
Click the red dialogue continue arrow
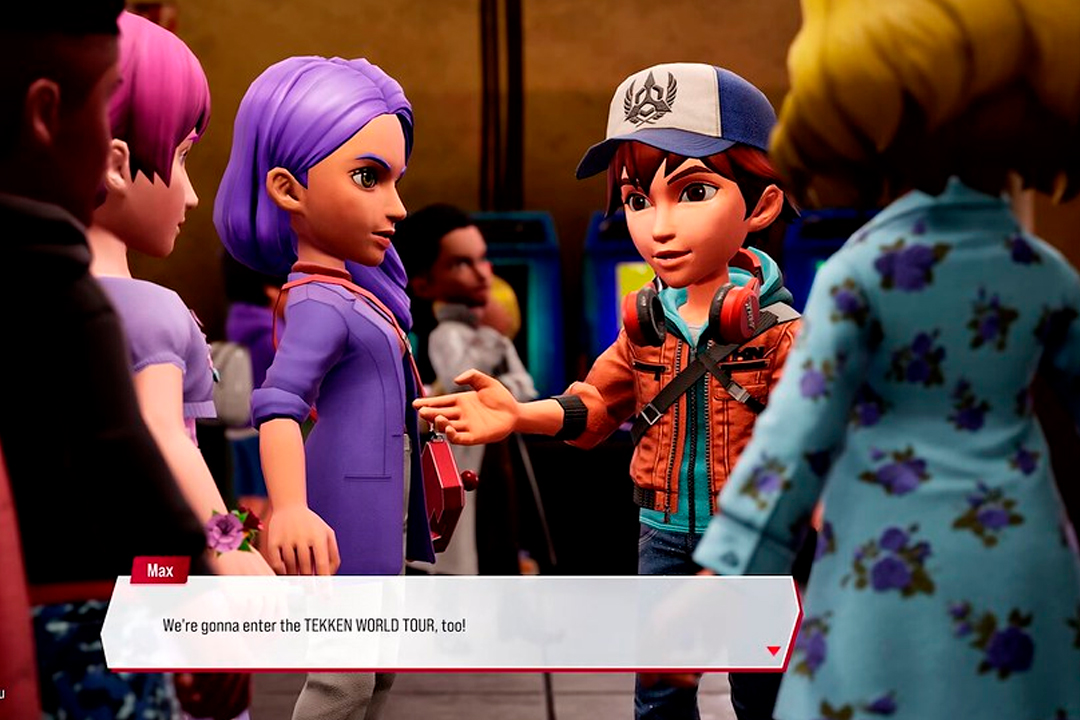[772, 651]
